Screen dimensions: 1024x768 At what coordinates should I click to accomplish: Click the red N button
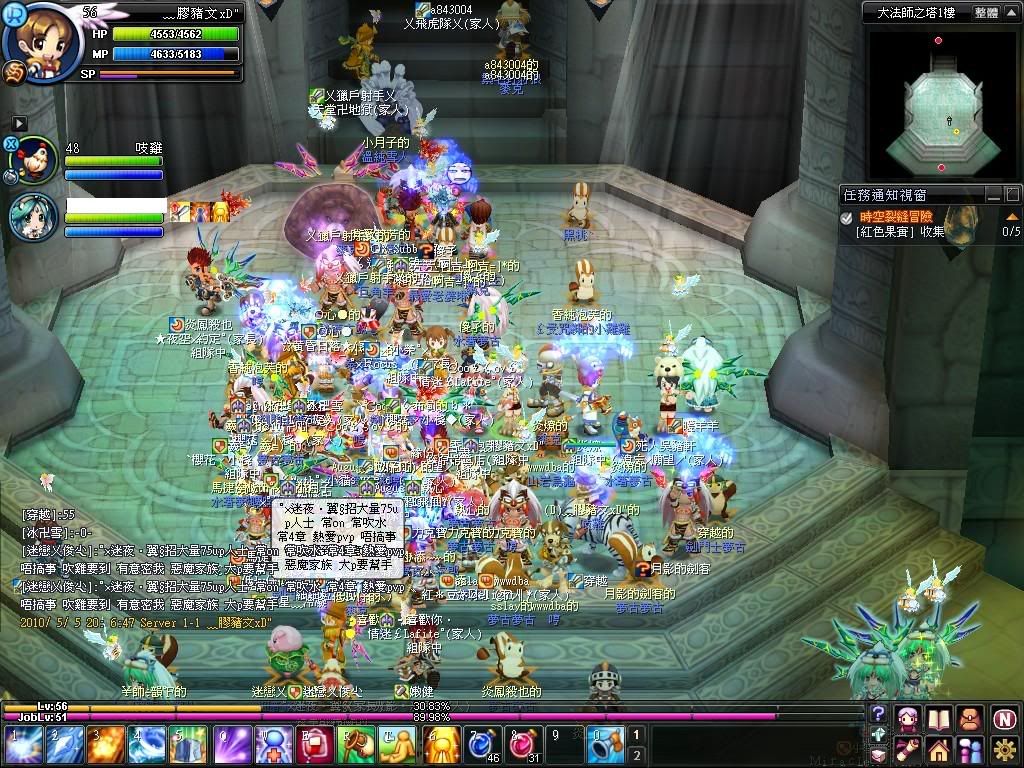tap(1004, 718)
